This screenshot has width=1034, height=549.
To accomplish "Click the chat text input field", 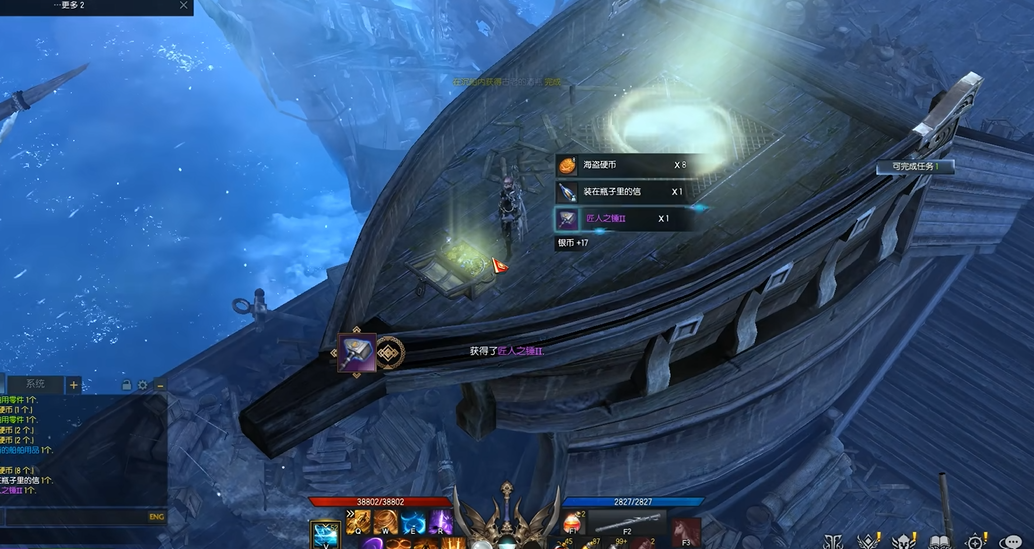I will (x=75, y=517).
